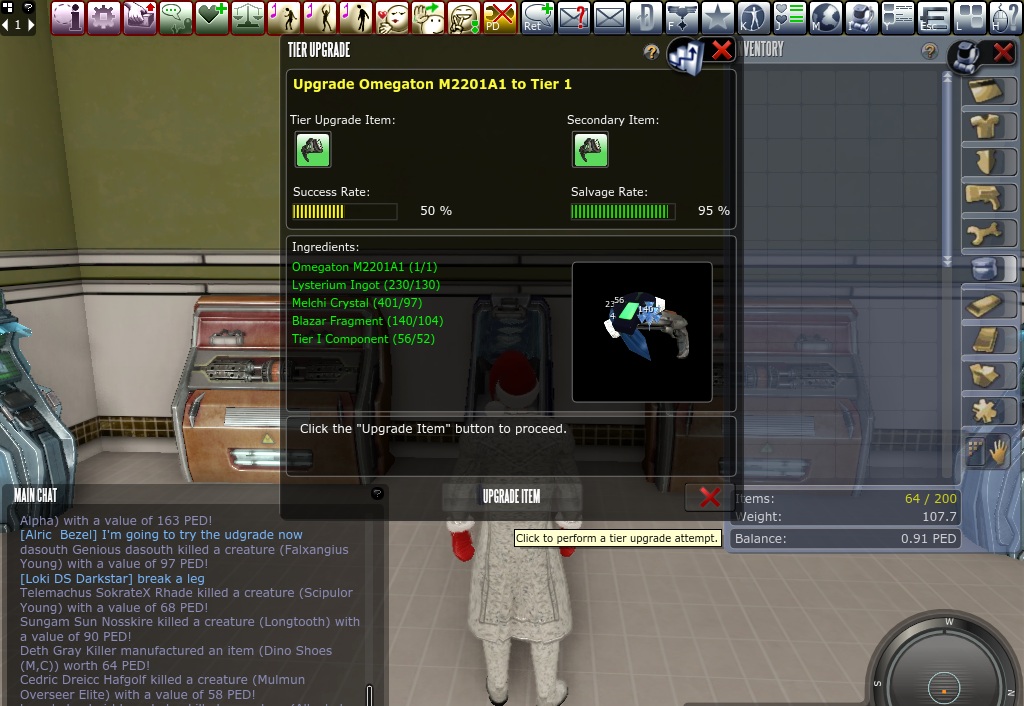This screenshot has height=706, width=1024.
Task: Open Tier Upgrade help question mark
Action: [x=651, y=51]
